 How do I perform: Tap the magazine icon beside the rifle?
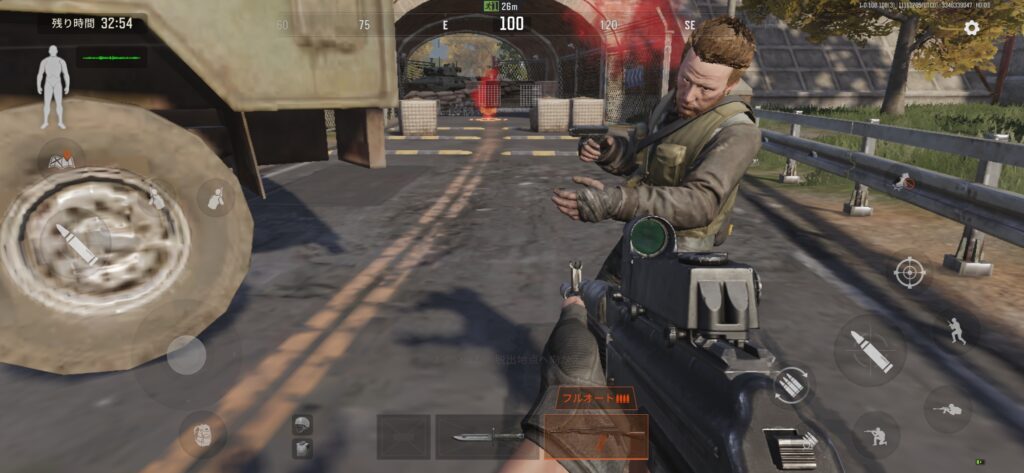[789, 448]
